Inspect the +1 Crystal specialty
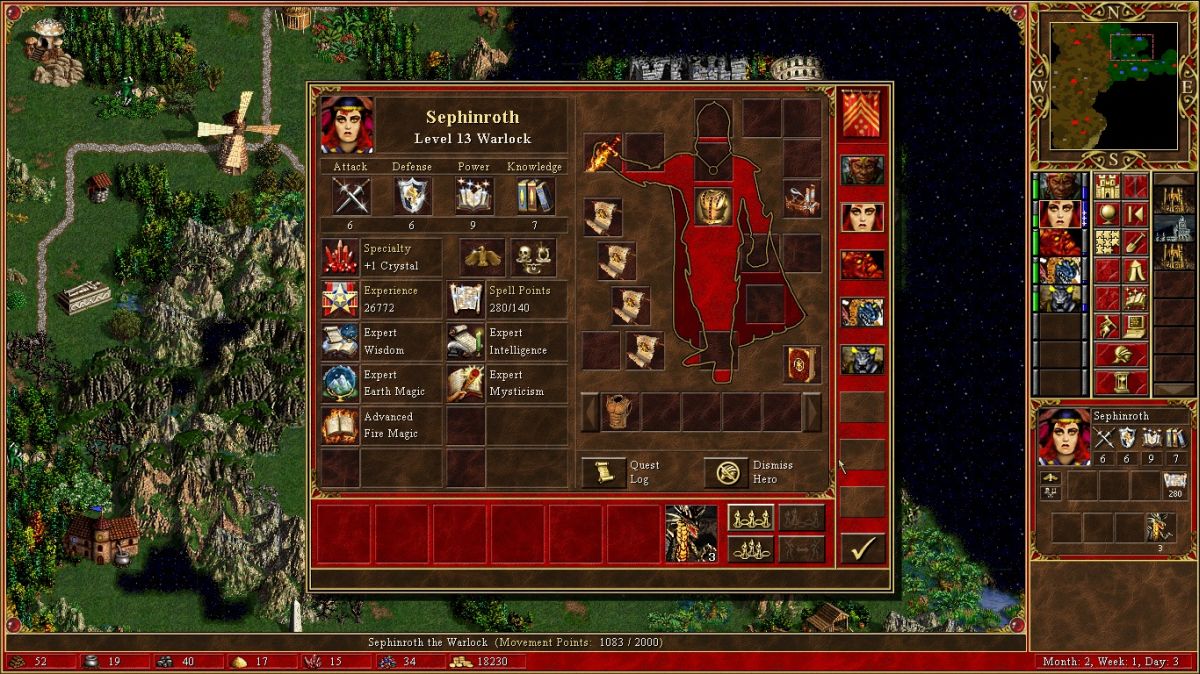The width and height of the screenshot is (1200, 674). point(340,258)
